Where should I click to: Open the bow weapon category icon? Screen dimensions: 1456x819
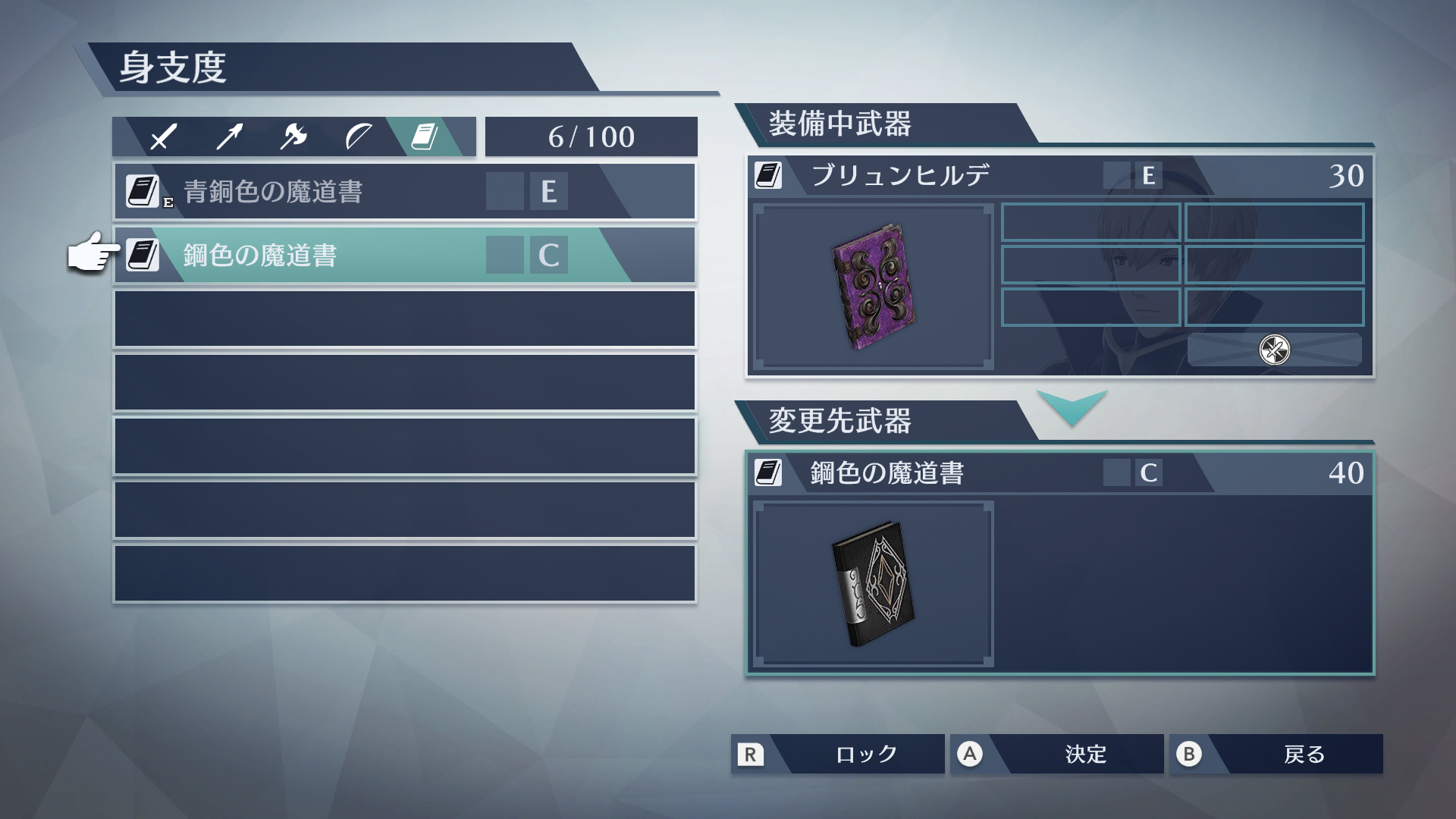[359, 136]
